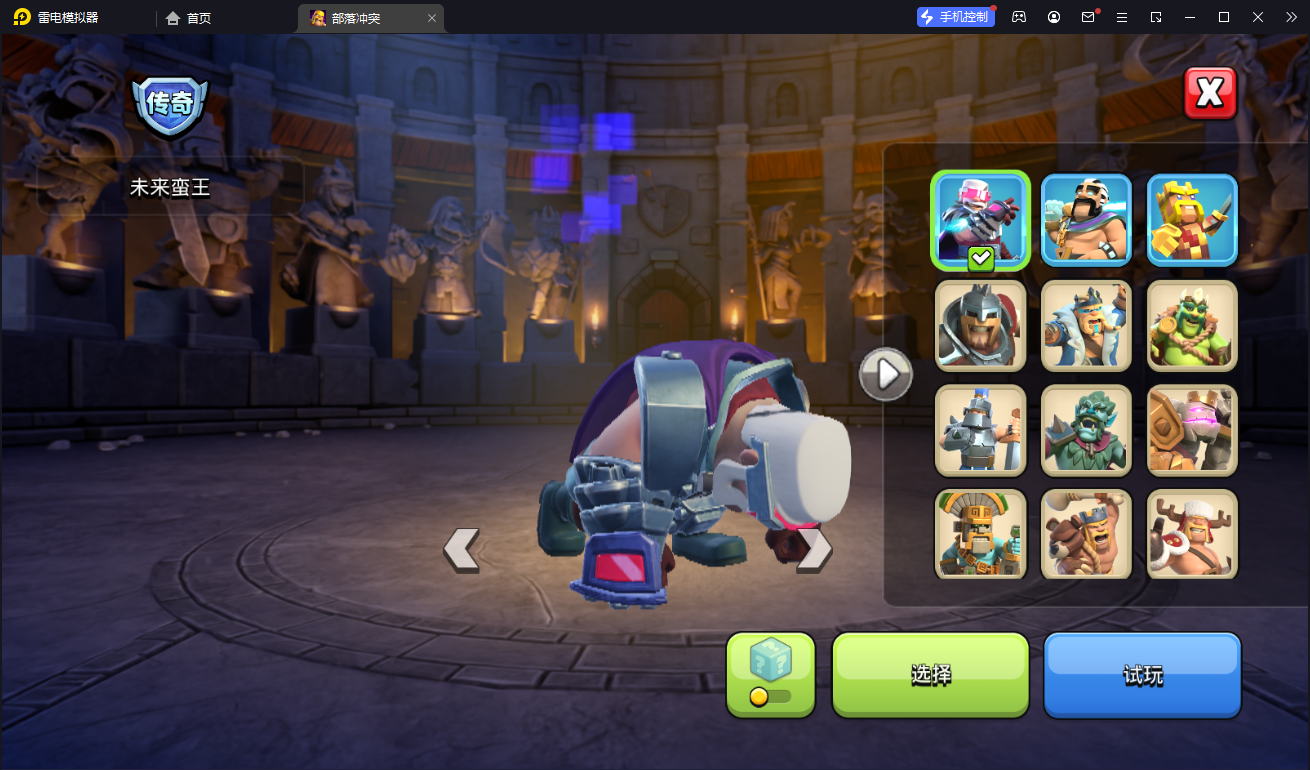Rotate the model with the left arrow
Viewport: 1310px width, 770px height.
pyautogui.click(x=461, y=550)
